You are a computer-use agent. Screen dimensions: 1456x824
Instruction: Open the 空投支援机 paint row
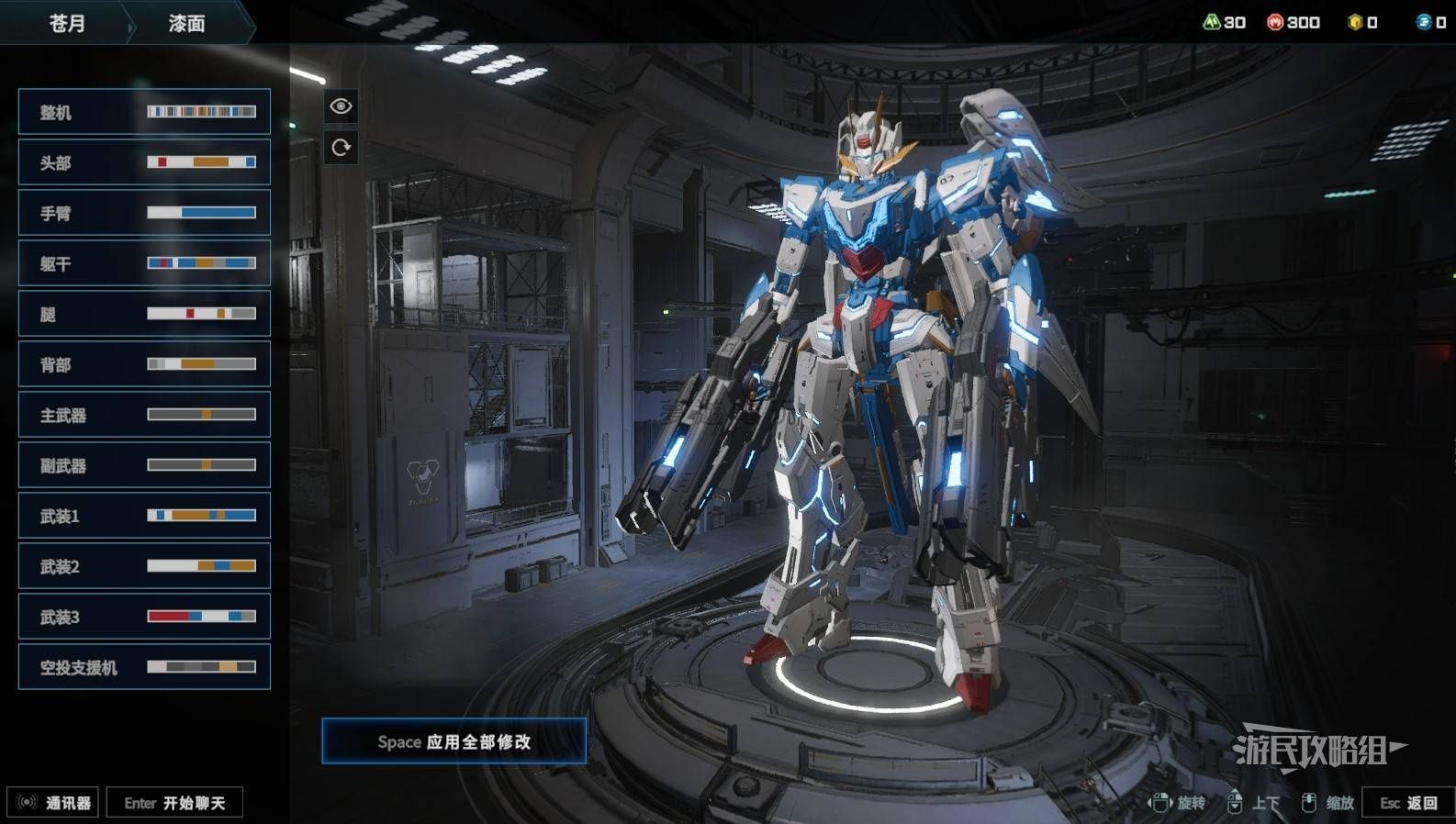144,667
